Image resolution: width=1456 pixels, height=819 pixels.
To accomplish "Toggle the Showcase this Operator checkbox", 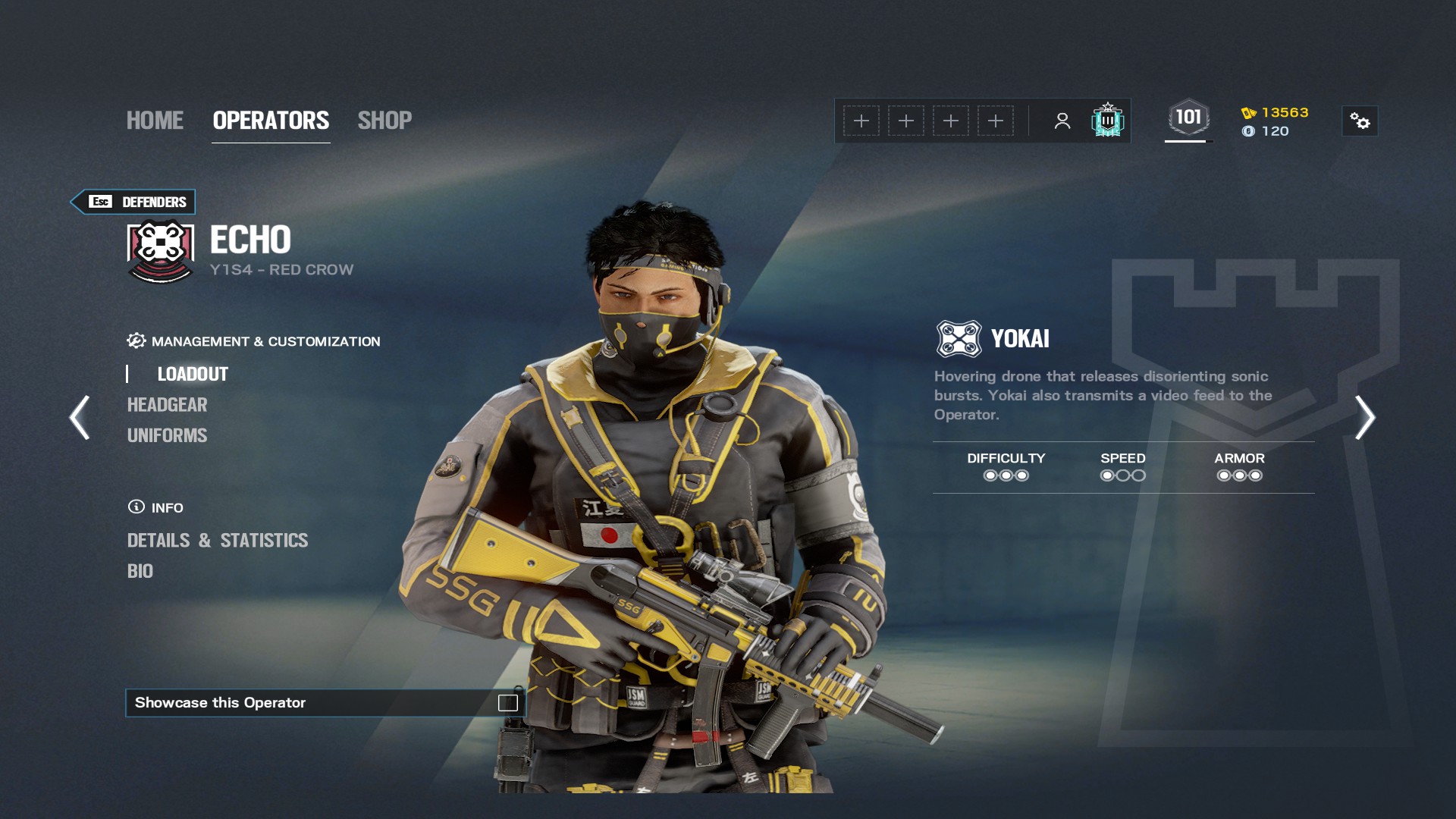I will pos(507,703).
